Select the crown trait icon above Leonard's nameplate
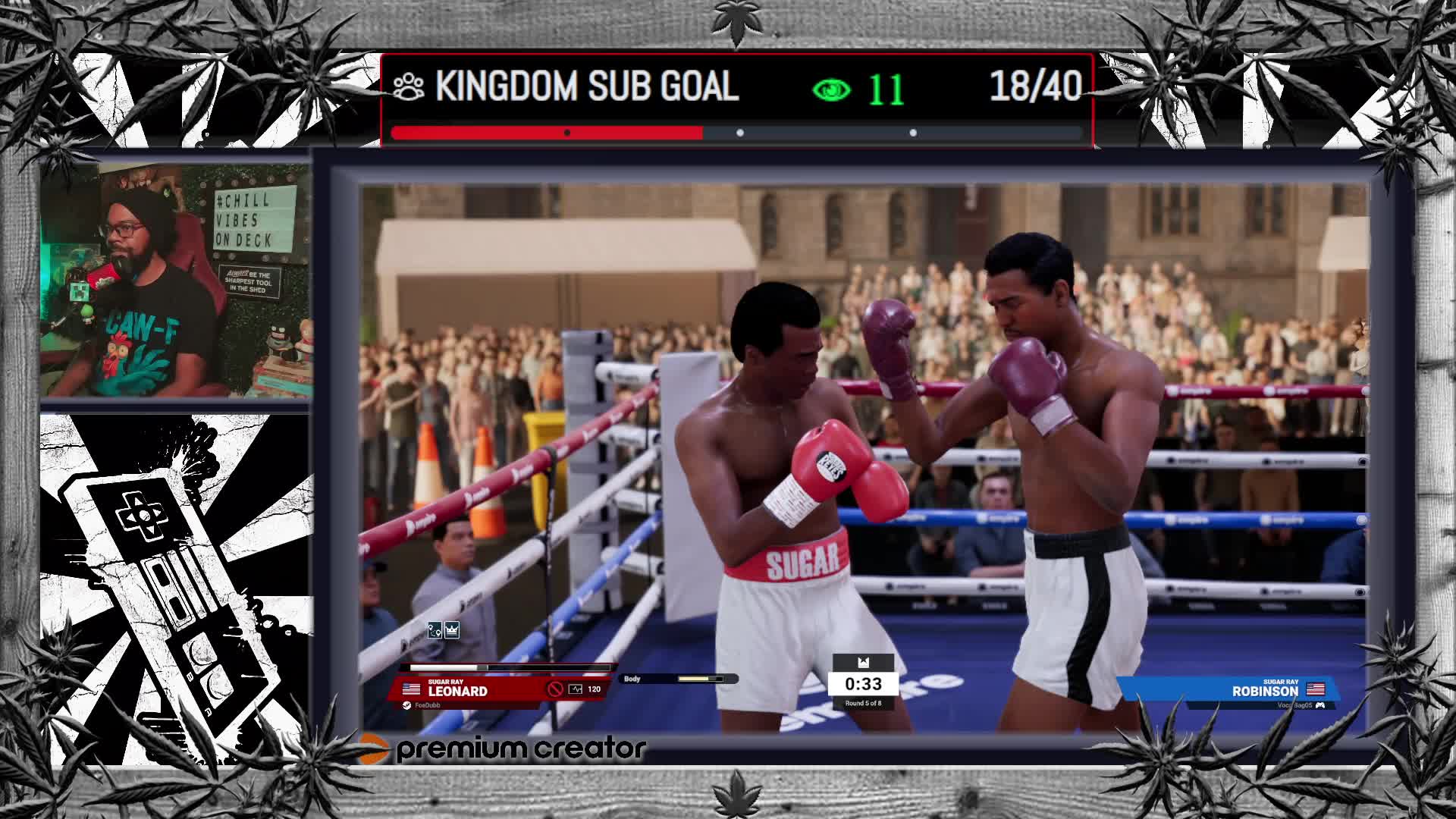This screenshot has height=819, width=1456. point(452,630)
